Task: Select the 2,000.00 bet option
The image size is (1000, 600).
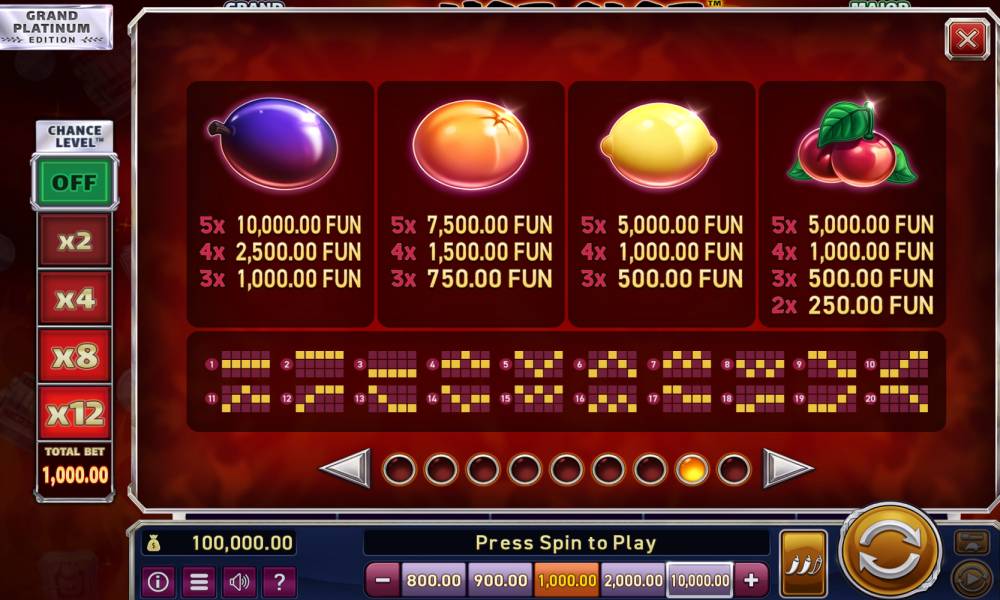Action: (633, 580)
